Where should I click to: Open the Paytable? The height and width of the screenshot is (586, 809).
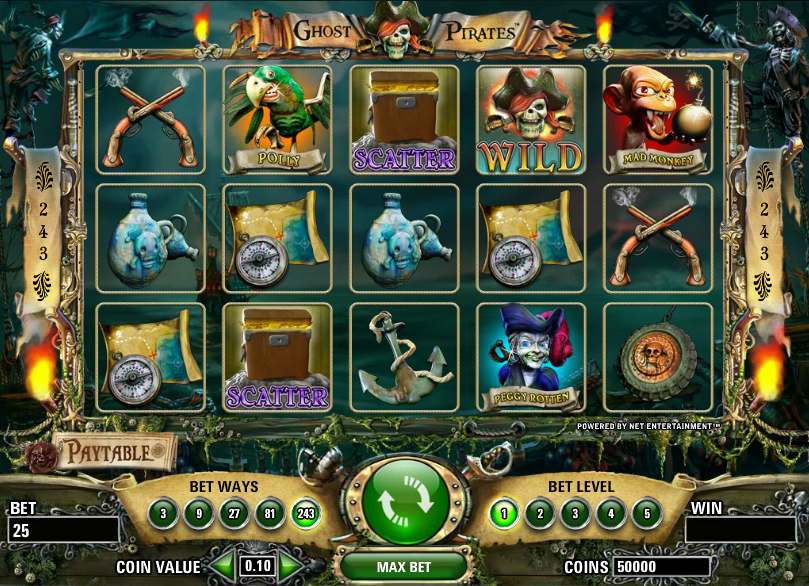click(109, 452)
